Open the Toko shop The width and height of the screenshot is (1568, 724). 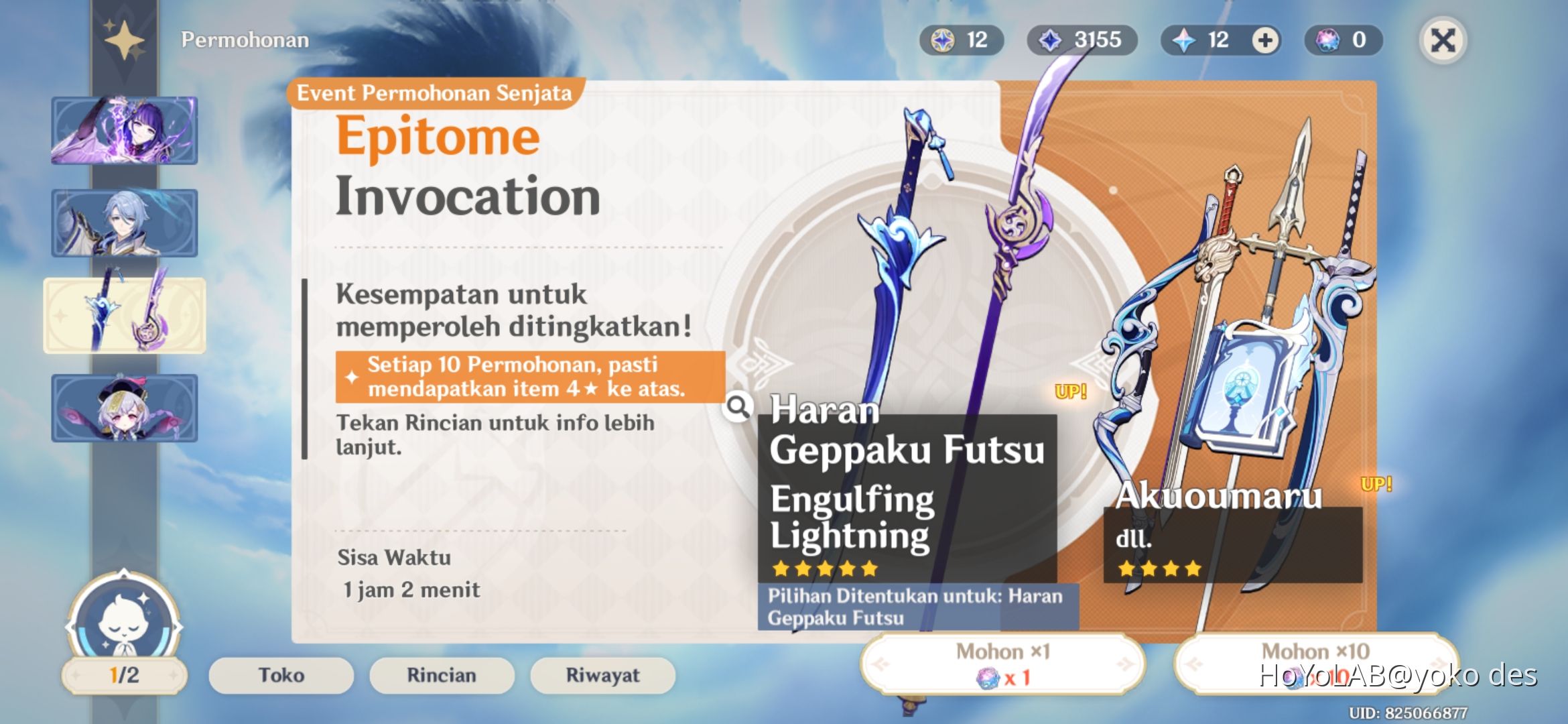(279, 675)
